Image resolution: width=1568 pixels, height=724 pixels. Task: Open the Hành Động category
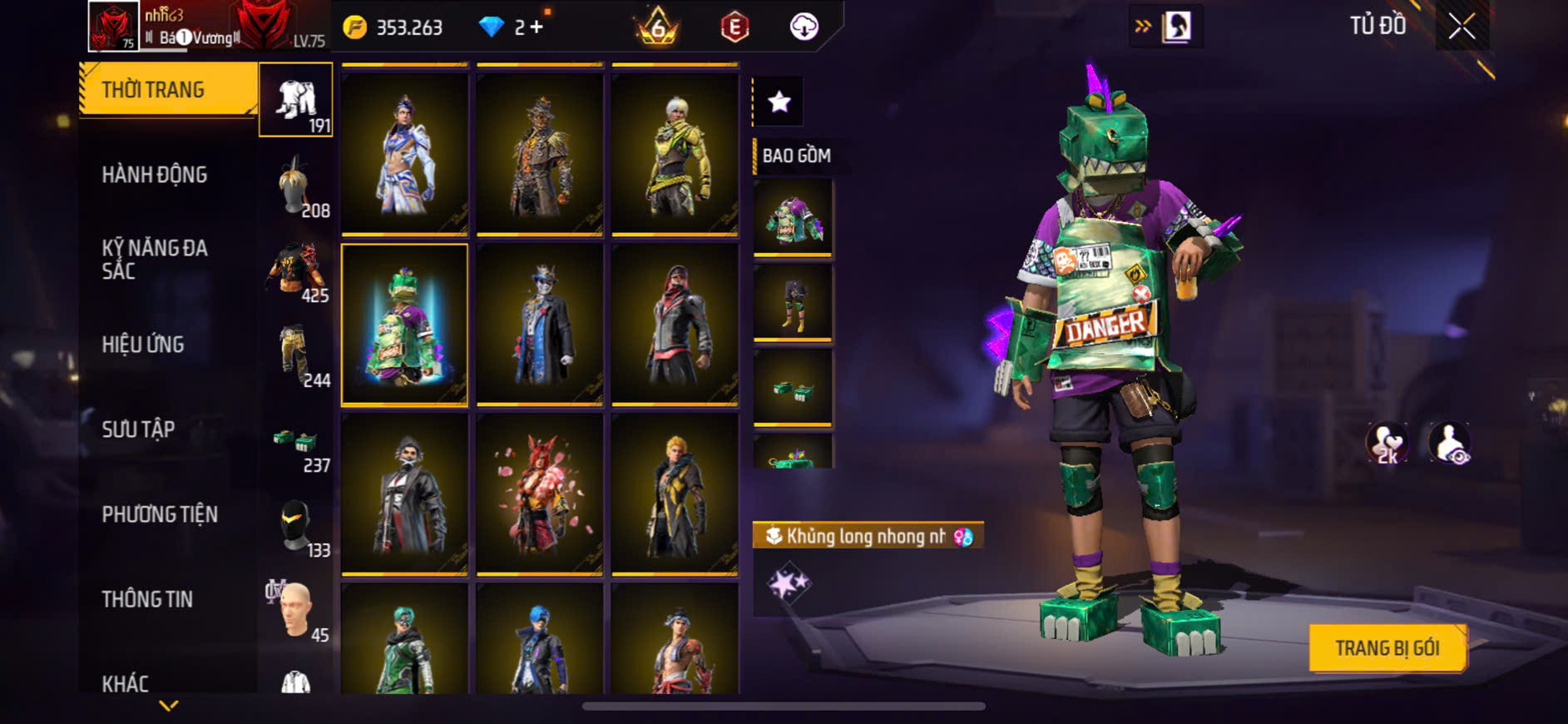point(155,175)
